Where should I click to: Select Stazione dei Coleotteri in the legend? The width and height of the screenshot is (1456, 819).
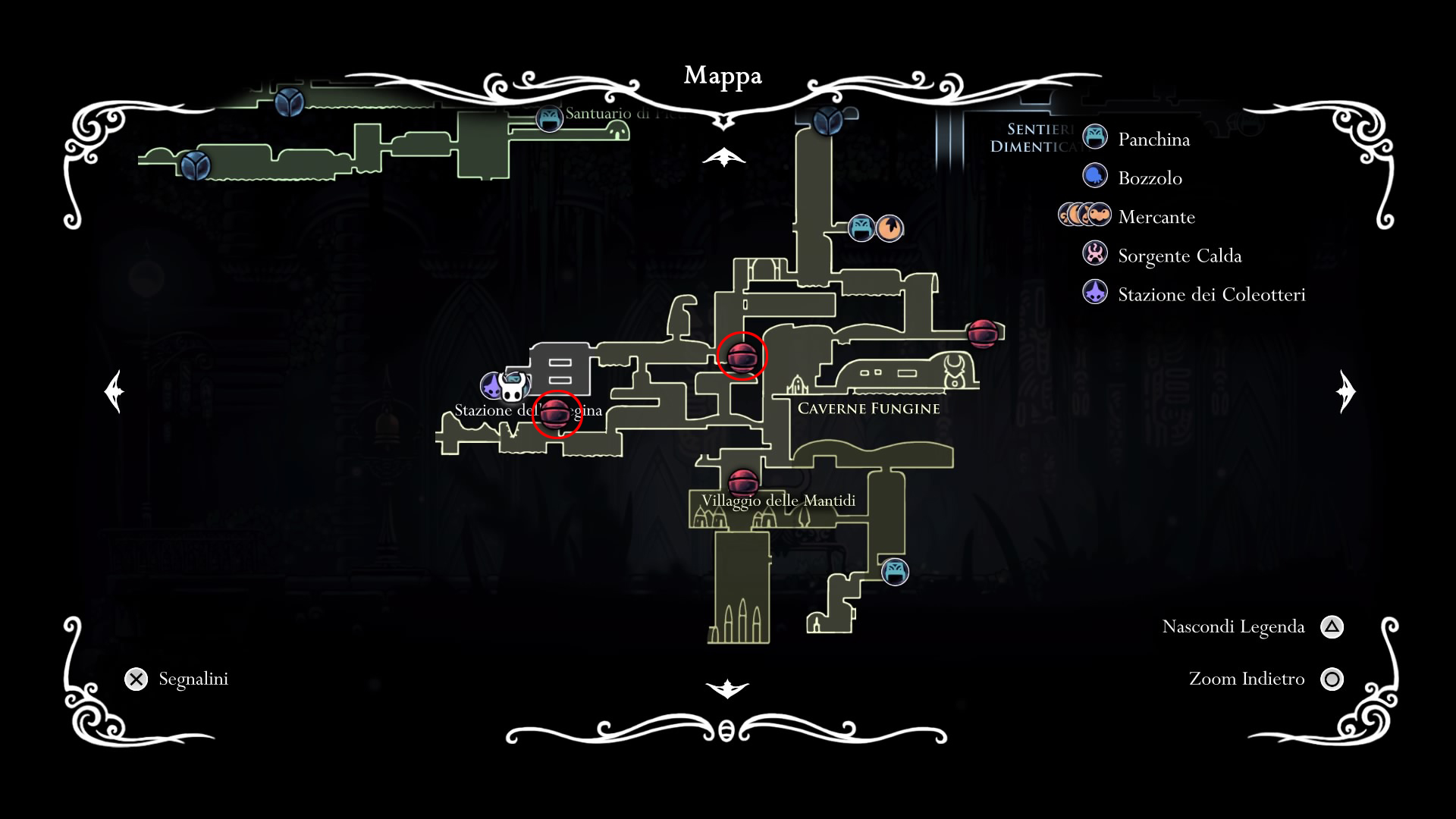(x=1211, y=294)
